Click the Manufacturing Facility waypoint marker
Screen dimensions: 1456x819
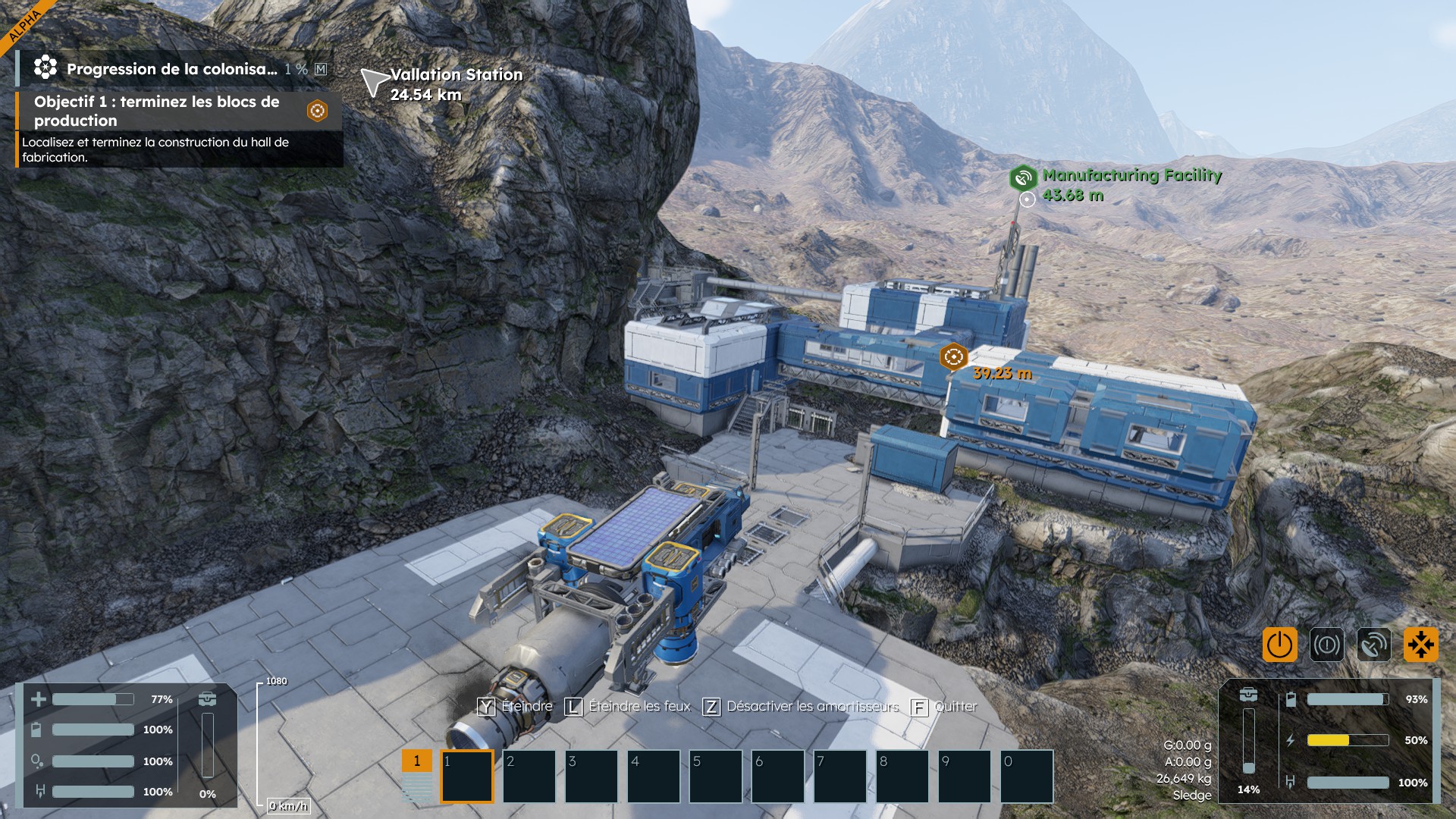(1023, 178)
